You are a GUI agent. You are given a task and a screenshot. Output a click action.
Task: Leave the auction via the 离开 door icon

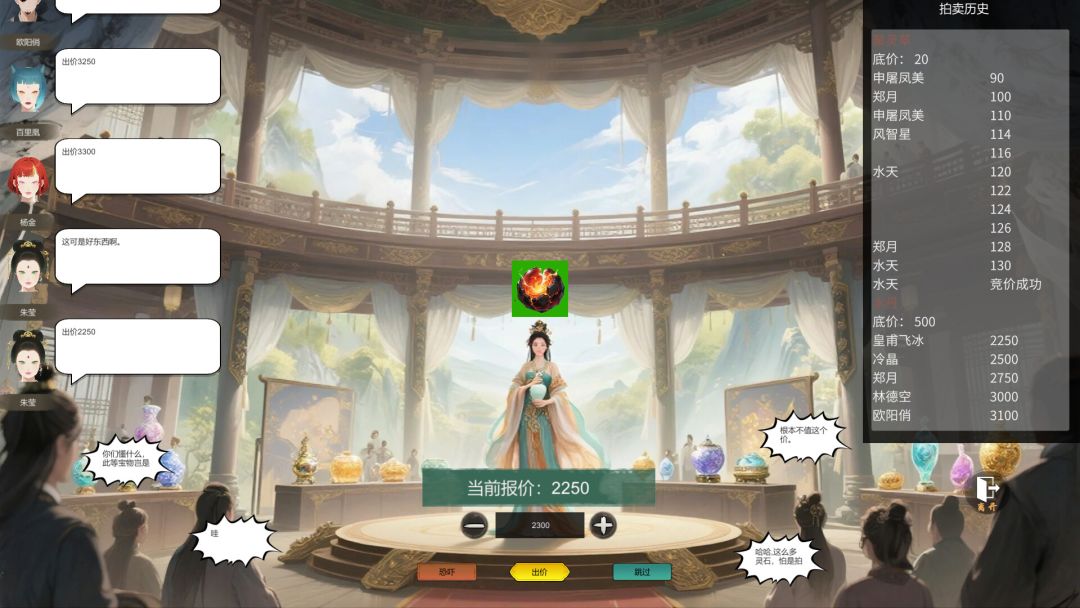tap(987, 490)
